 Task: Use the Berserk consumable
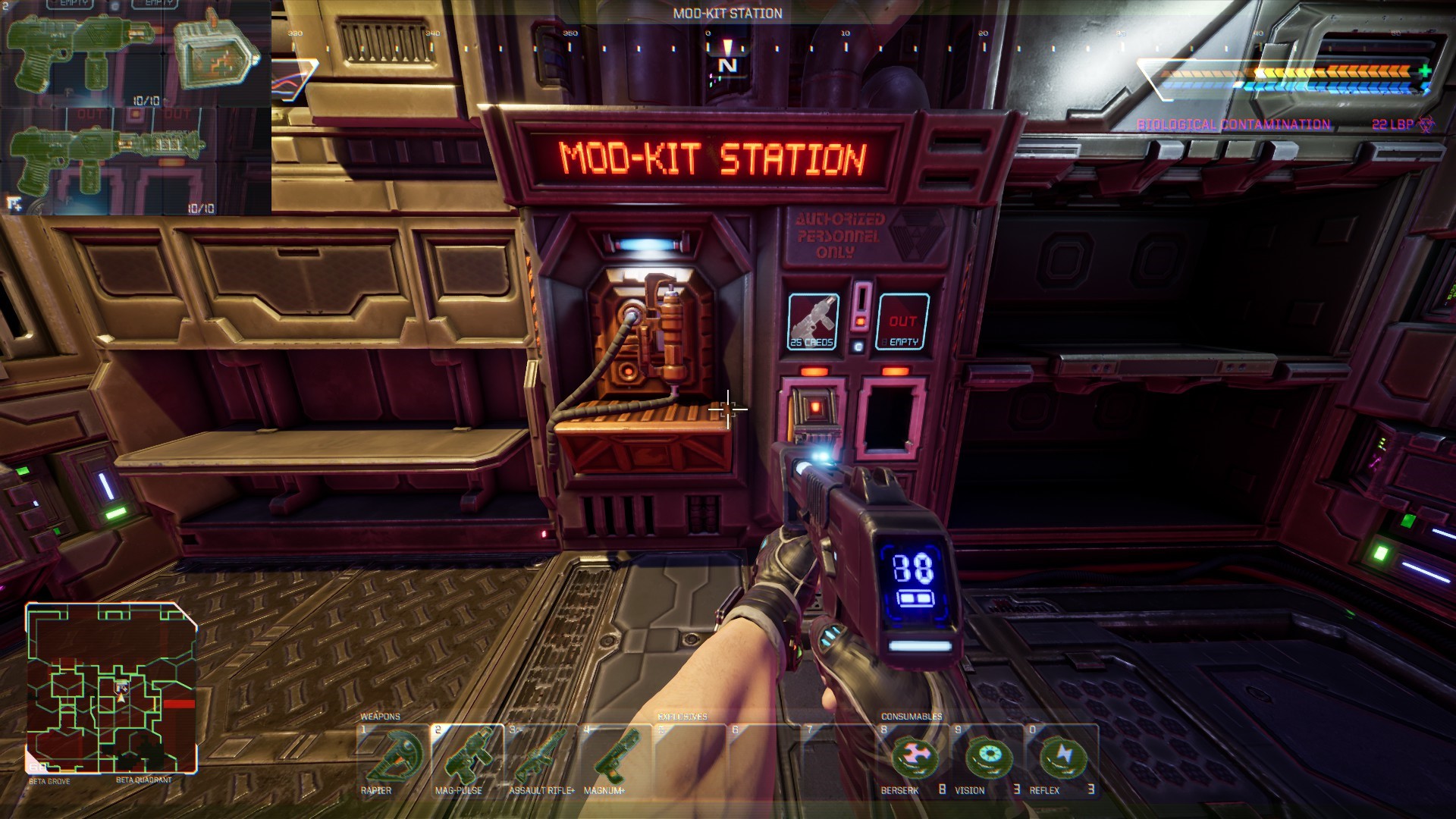coord(913,759)
